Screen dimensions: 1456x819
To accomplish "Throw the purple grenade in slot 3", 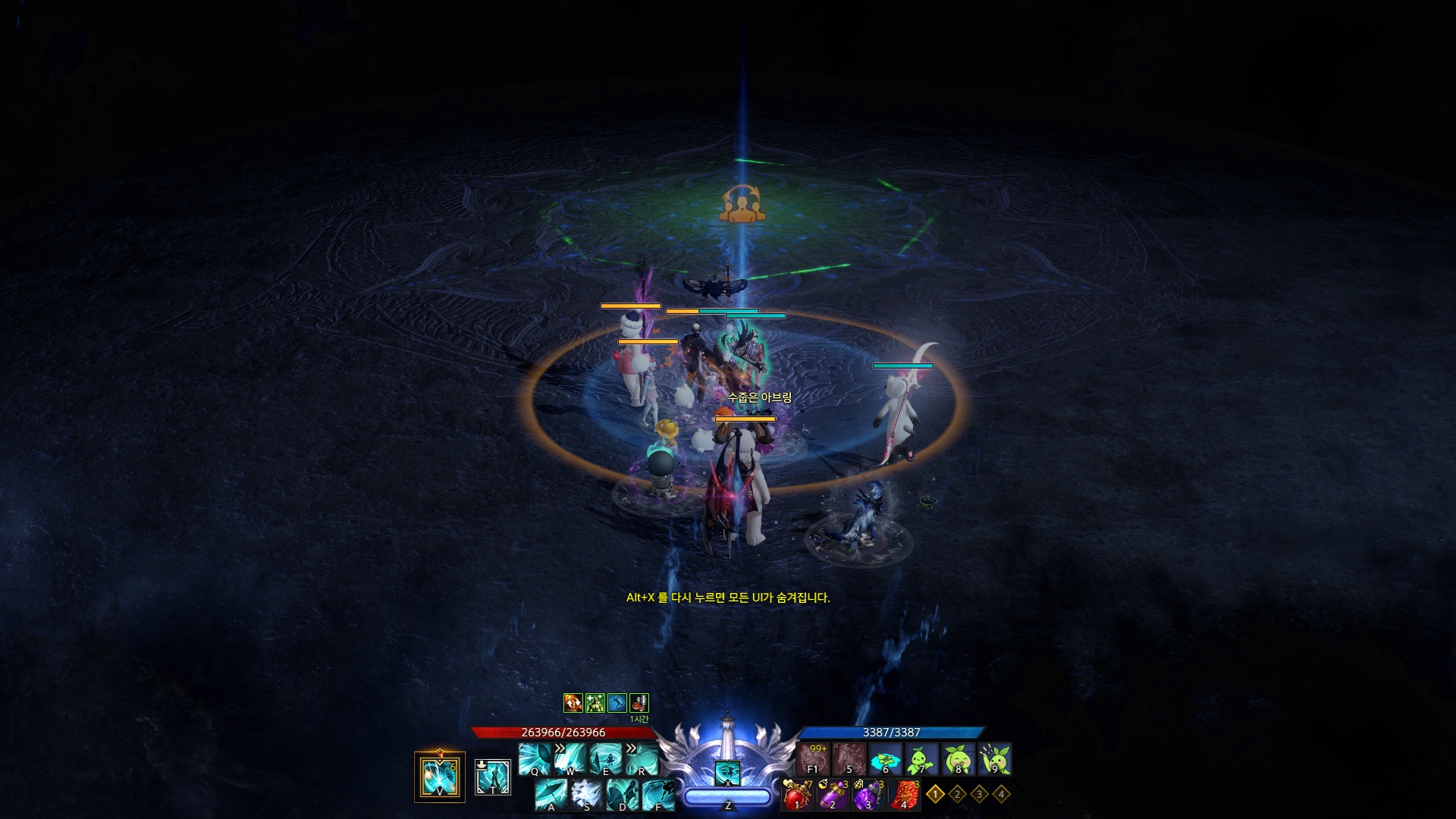I will point(868,795).
